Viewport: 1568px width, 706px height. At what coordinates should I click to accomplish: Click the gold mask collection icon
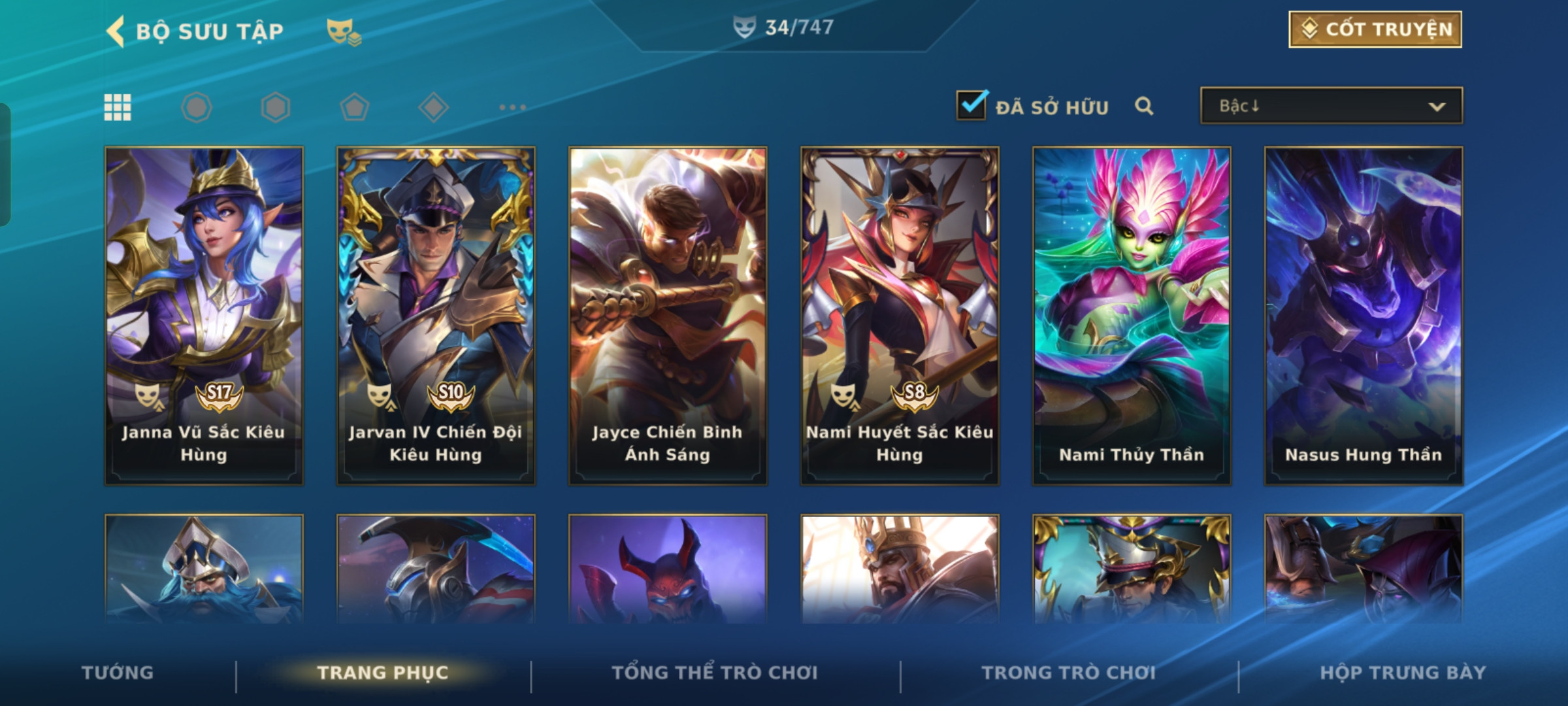click(343, 31)
